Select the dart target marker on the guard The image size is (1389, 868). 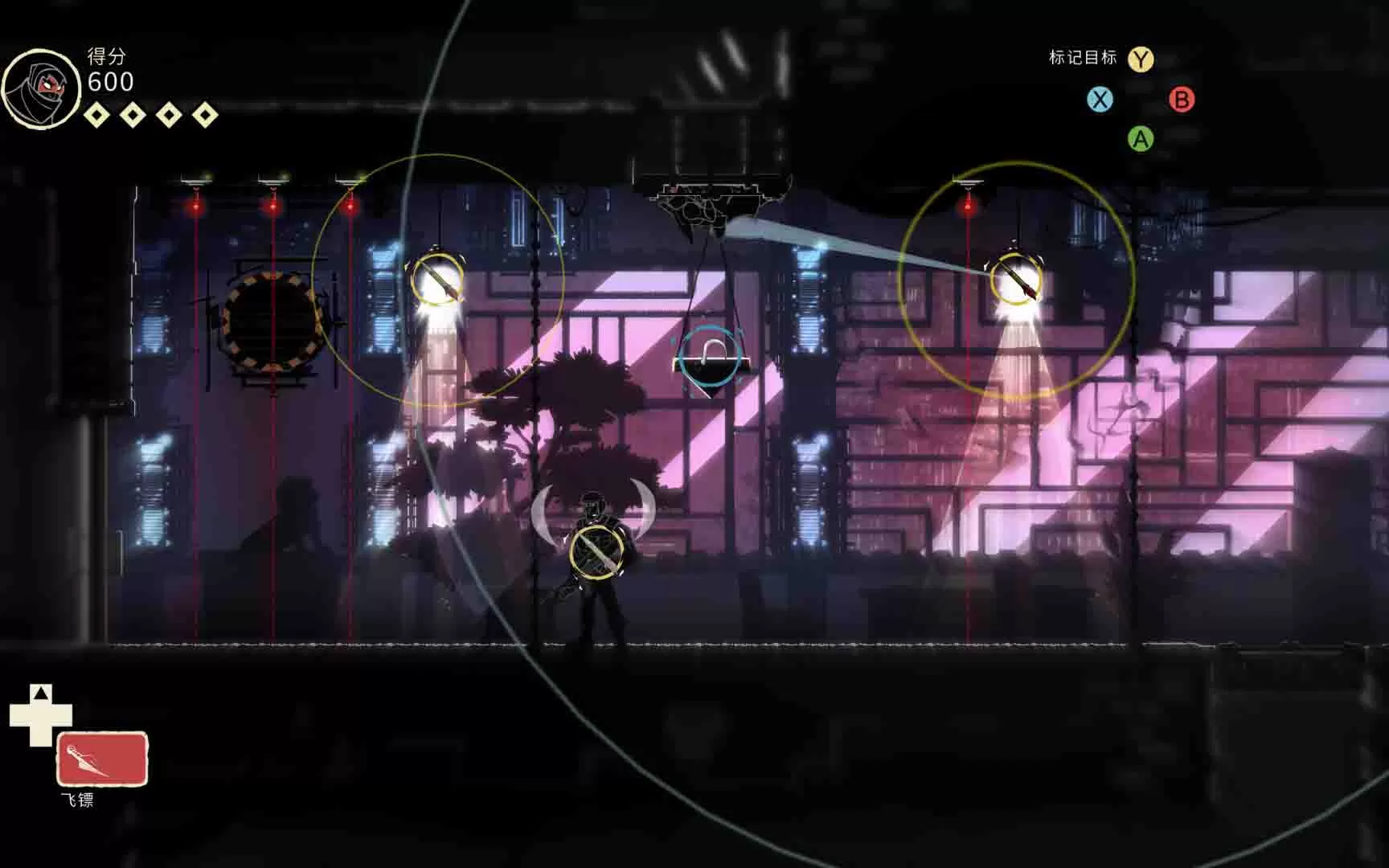(596, 553)
